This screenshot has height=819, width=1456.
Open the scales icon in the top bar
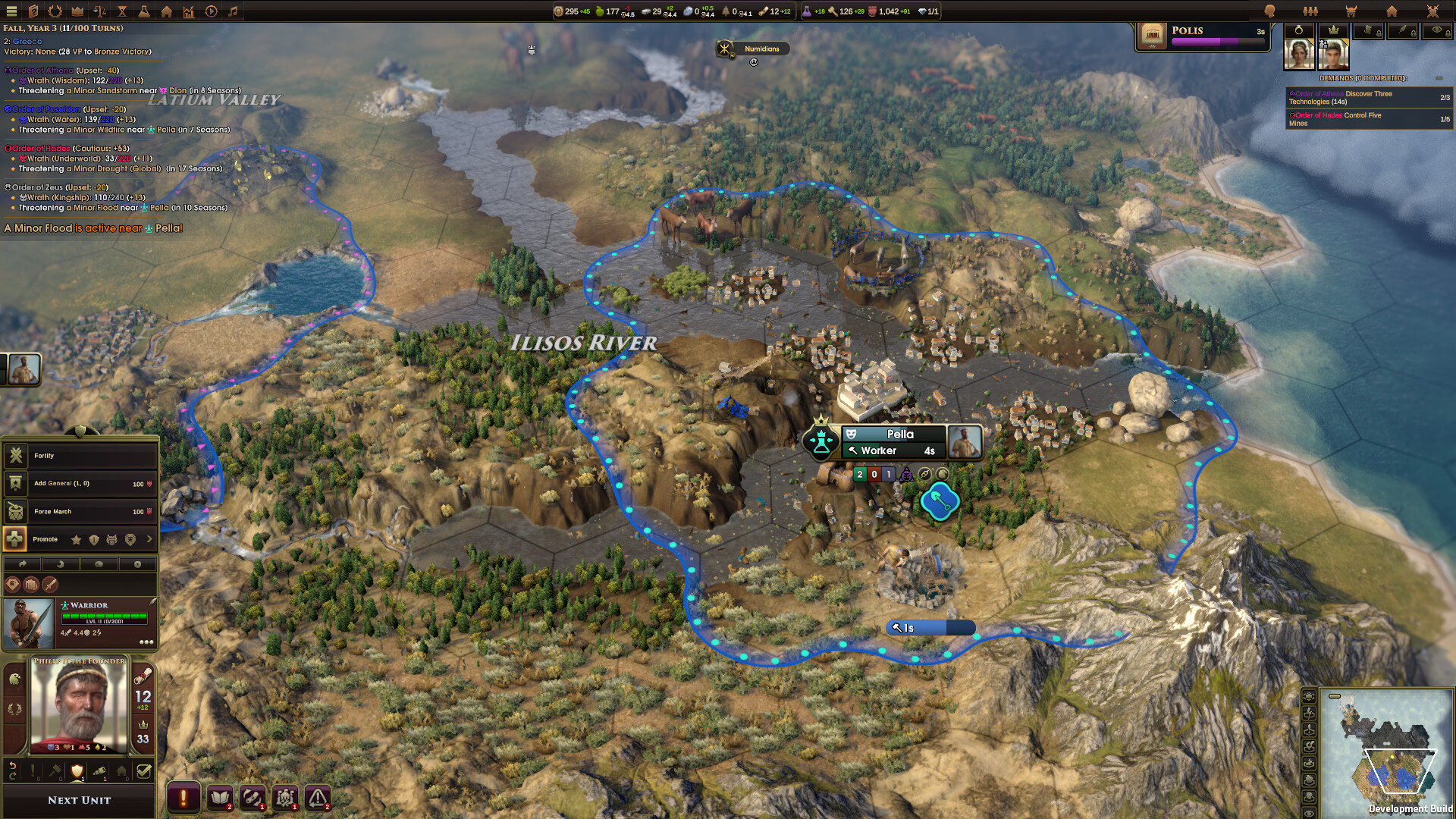99,11
